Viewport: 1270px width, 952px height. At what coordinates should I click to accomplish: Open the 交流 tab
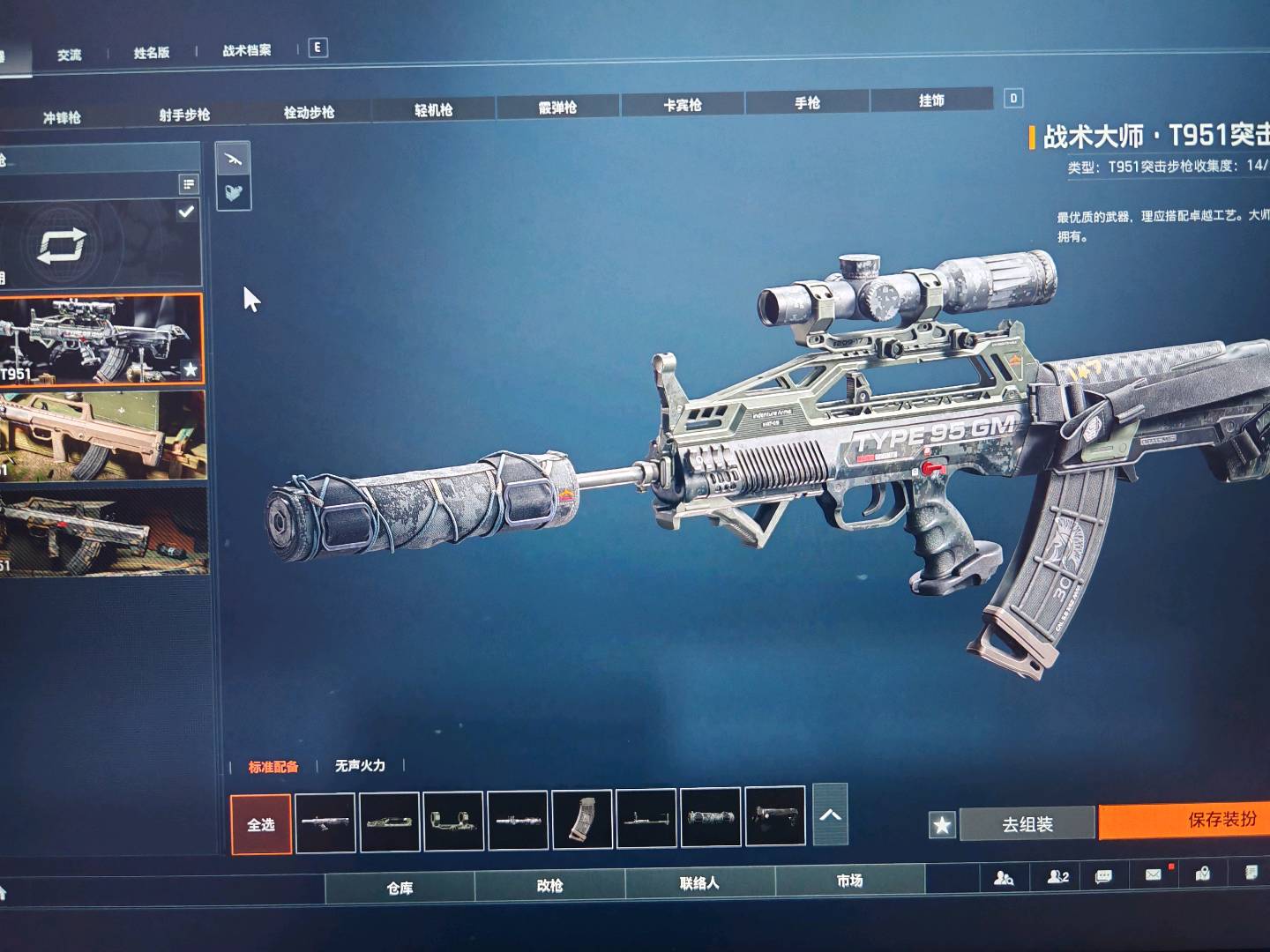[x=69, y=55]
